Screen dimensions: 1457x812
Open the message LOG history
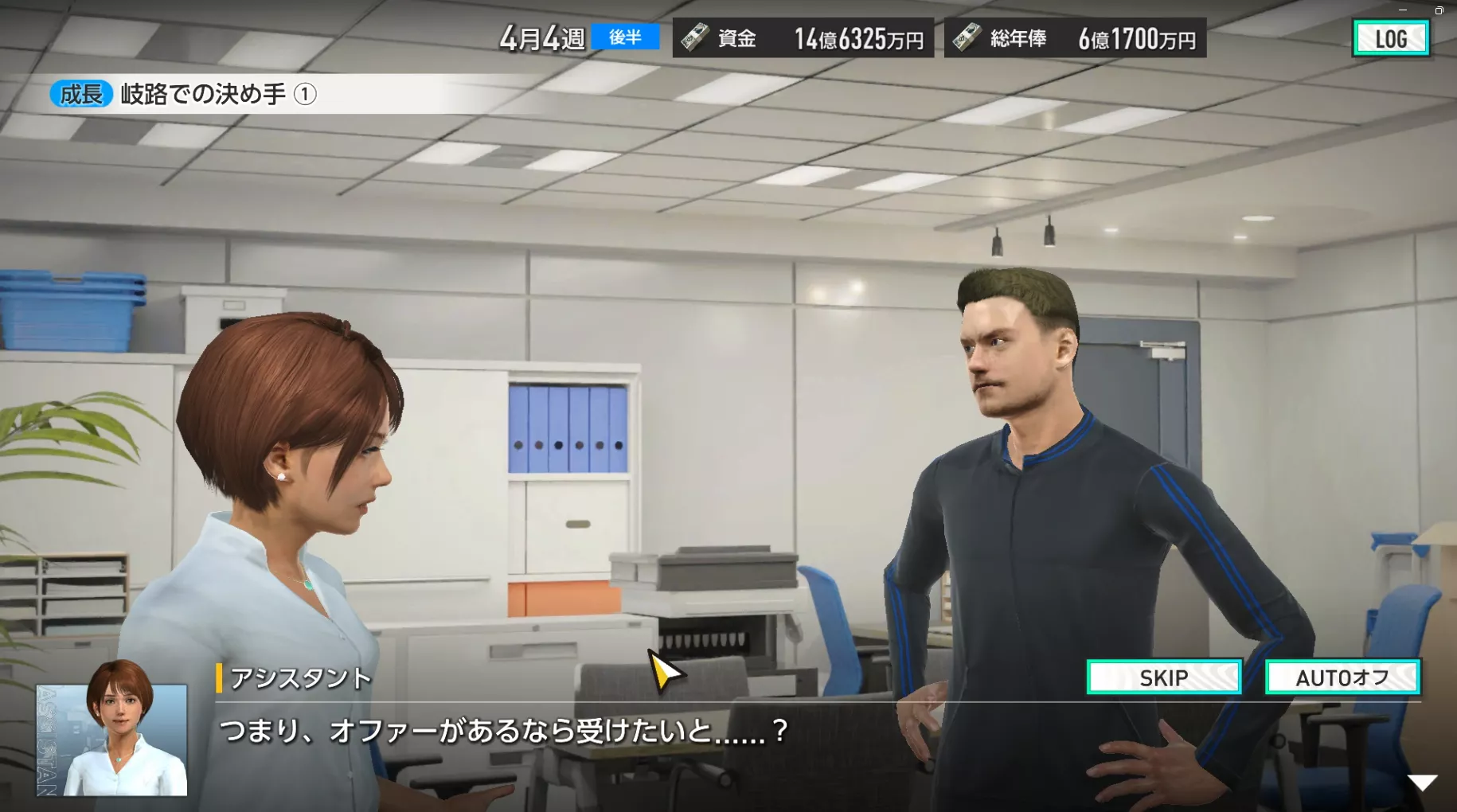pos(1390,37)
